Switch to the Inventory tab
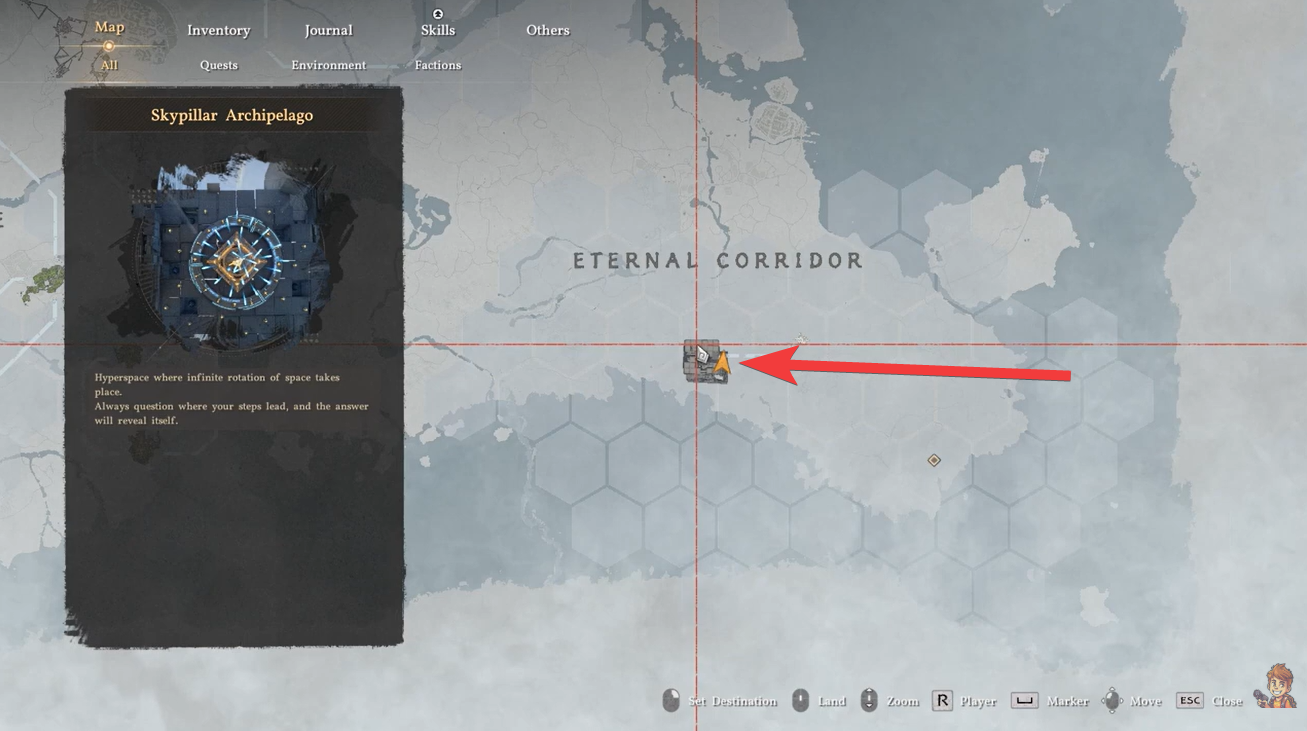 (x=218, y=30)
